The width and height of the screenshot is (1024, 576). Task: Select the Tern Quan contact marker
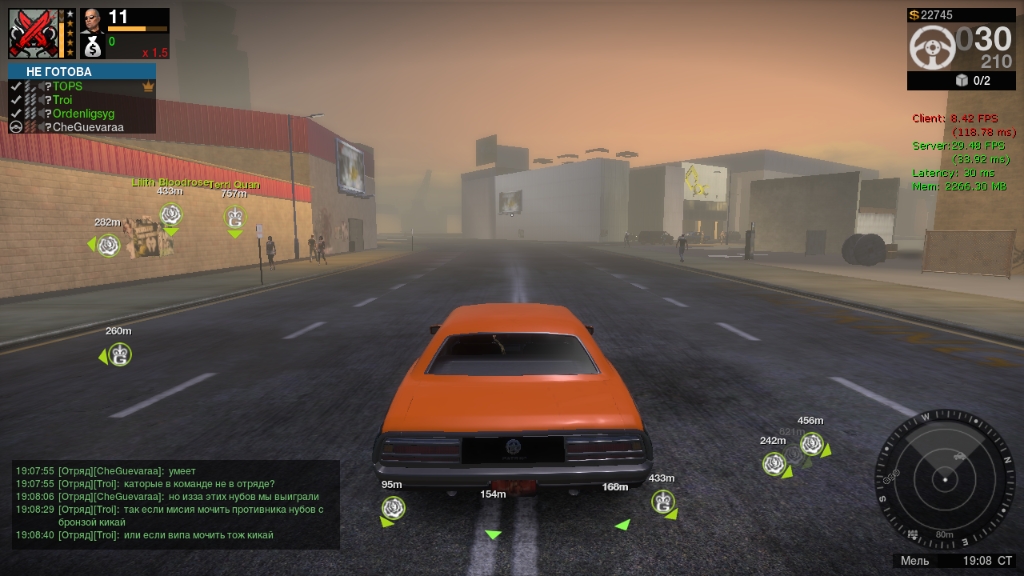(235, 217)
